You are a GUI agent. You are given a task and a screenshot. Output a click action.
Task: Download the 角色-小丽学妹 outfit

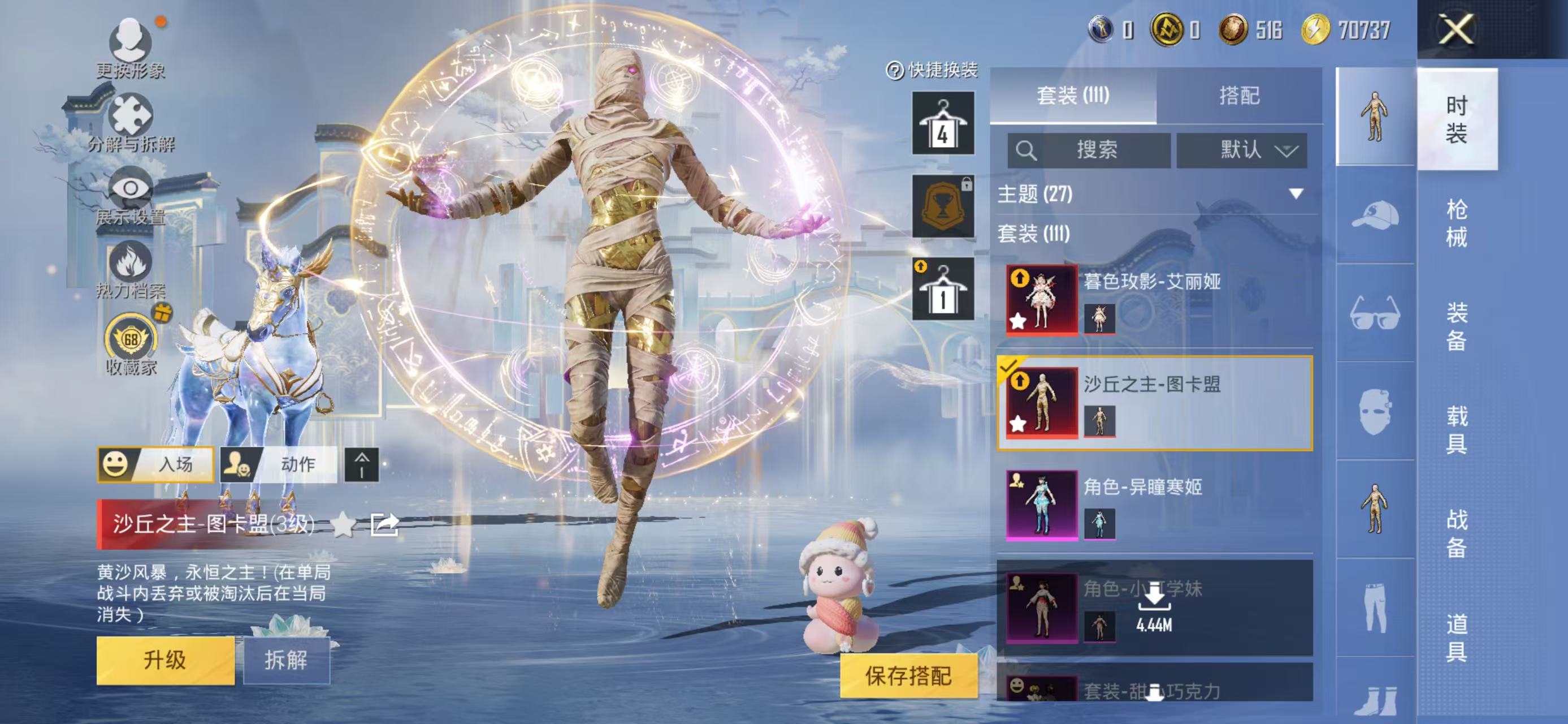pyautogui.click(x=1154, y=603)
